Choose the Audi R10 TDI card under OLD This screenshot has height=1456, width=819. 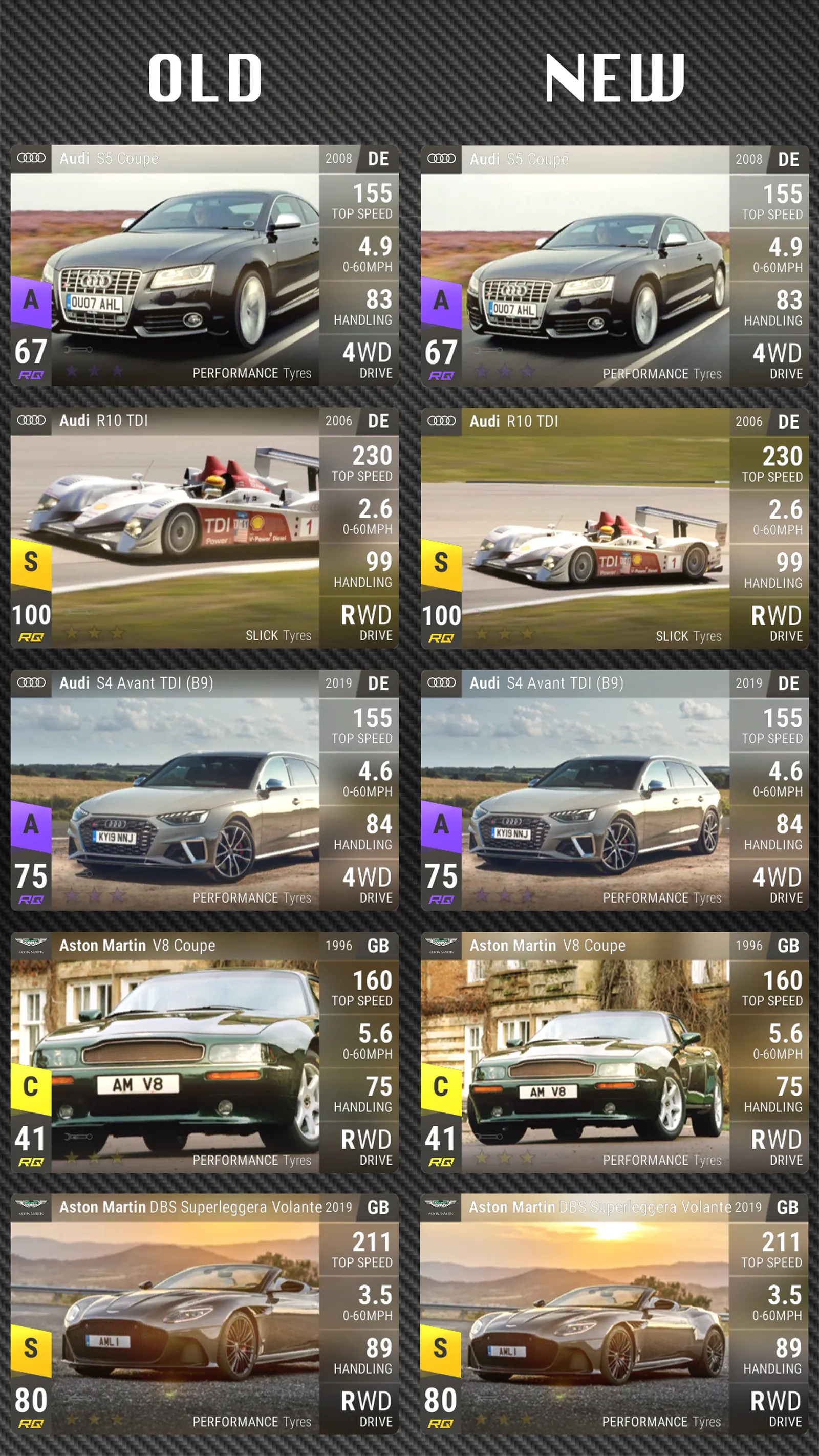(204, 528)
